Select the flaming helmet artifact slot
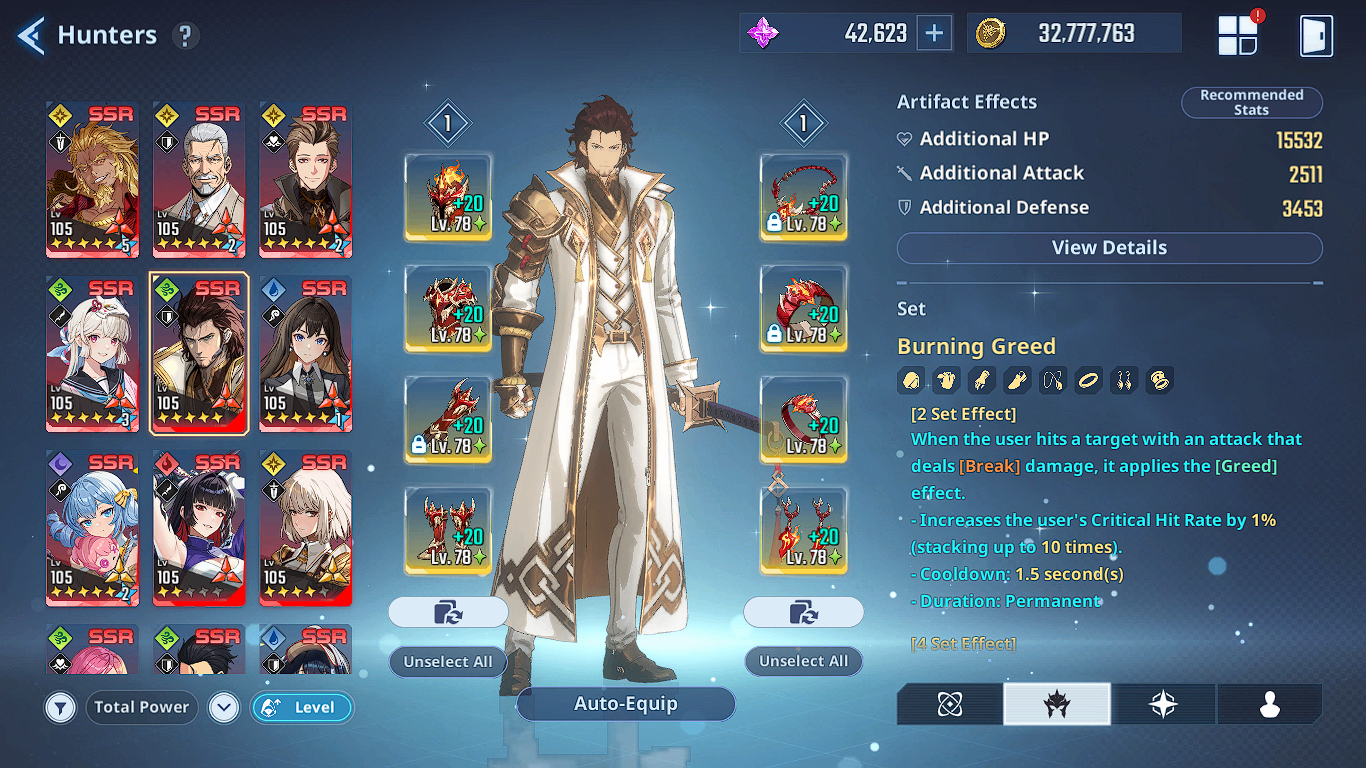The height and width of the screenshot is (768, 1366). 448,197
